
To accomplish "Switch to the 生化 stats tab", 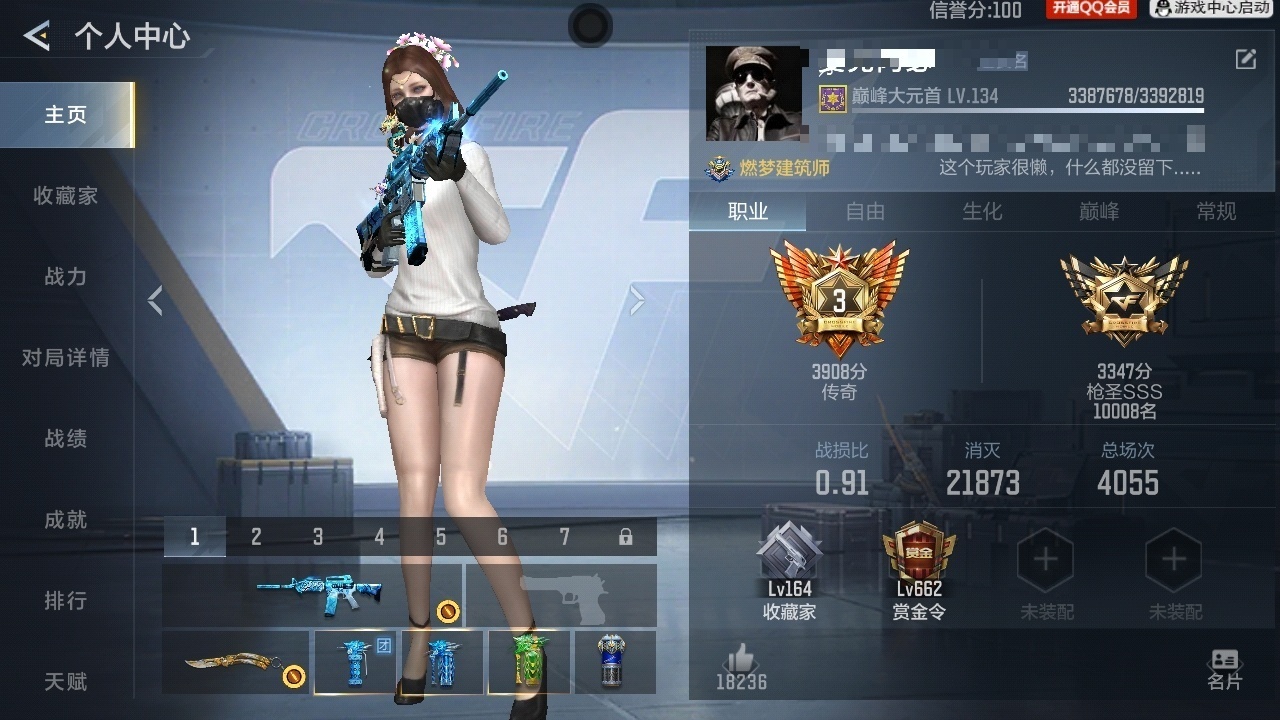I will pos(982,211).
